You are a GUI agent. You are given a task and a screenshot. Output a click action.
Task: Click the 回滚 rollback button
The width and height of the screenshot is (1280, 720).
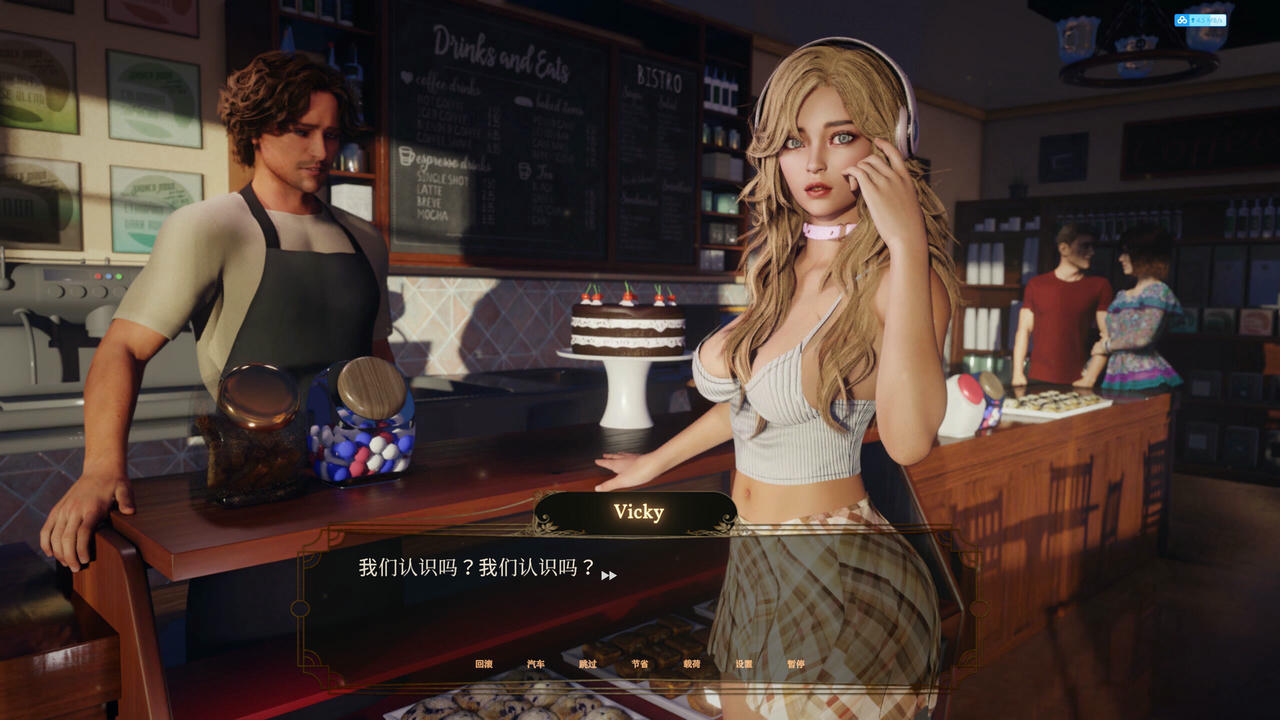tap(484, 664)
